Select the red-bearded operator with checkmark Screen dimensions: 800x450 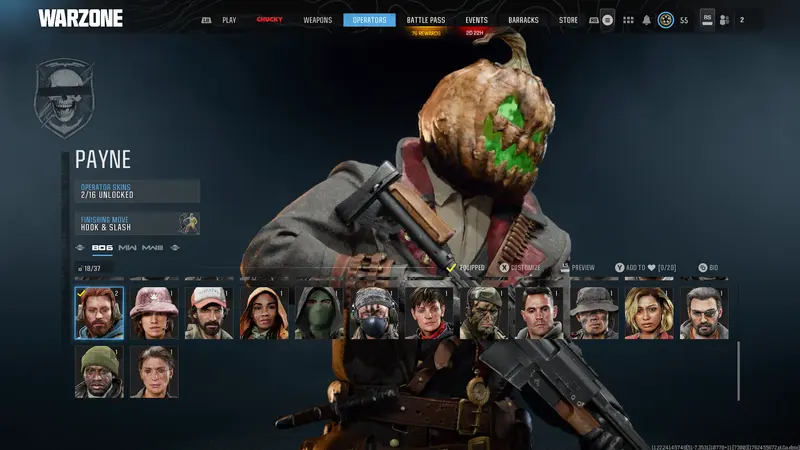tap(99, 313)
